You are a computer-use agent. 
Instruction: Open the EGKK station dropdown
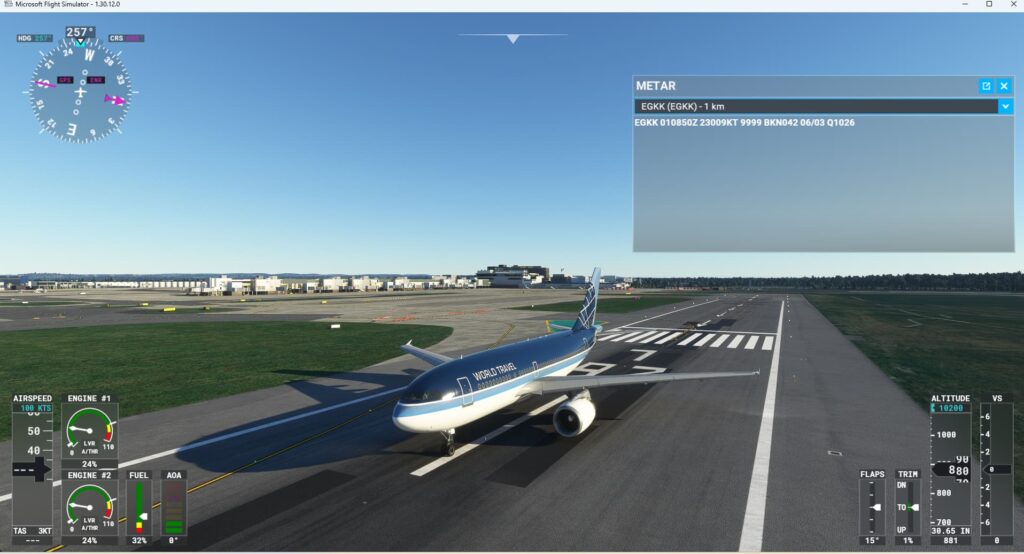[1005, 106]
